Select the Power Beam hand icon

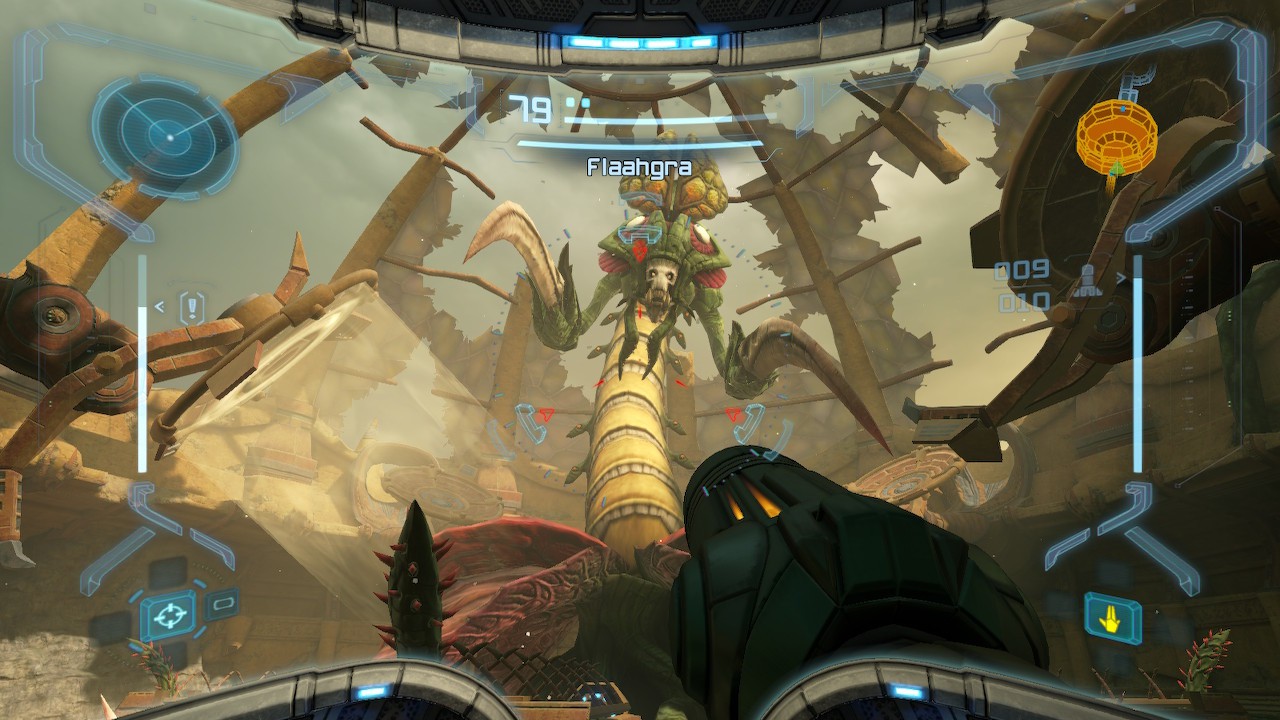[x=1112, y=617]
